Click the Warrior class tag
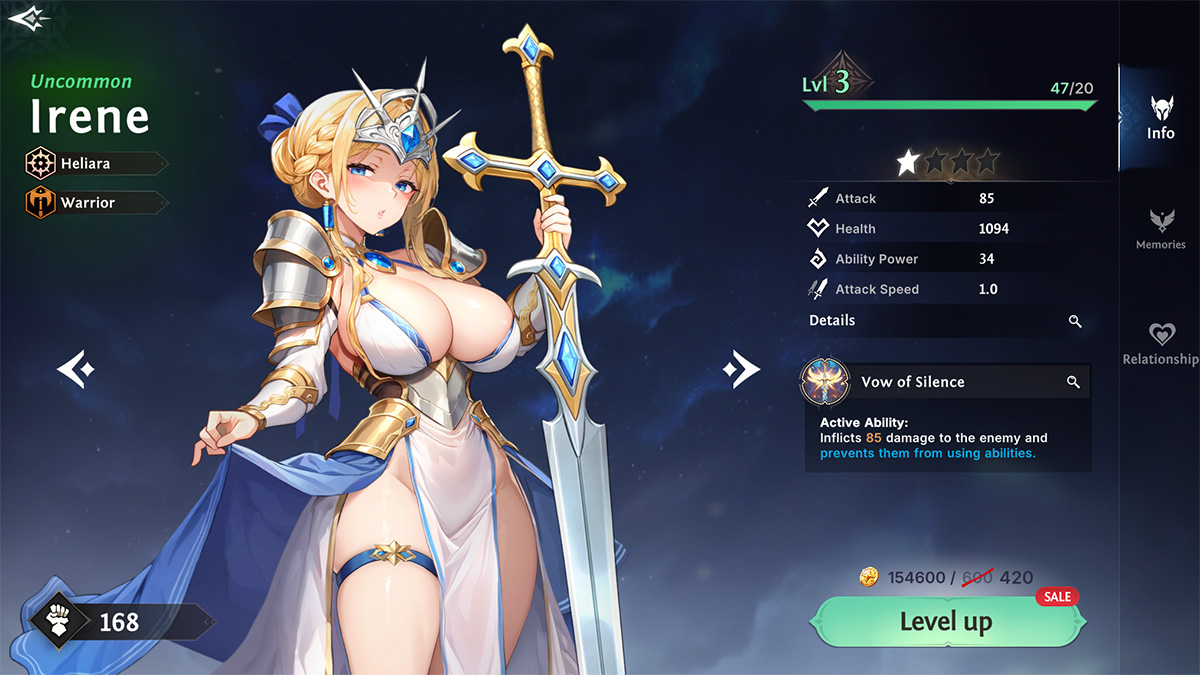1200x675 pixels. pyautogui.click(x=96, y=202)
